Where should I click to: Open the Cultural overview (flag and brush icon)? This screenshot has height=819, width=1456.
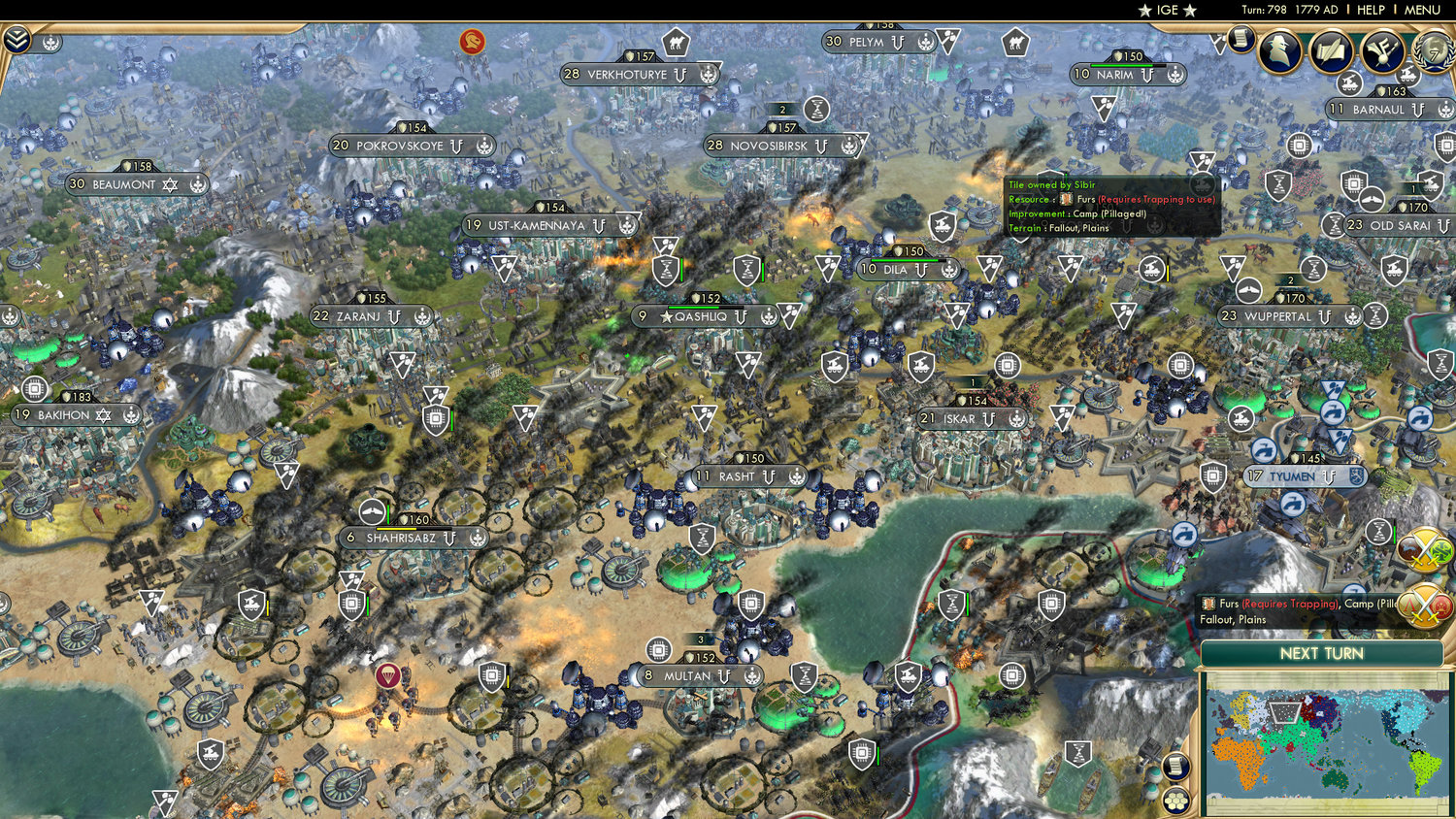pyautogui.click(x=1384, y=50)
